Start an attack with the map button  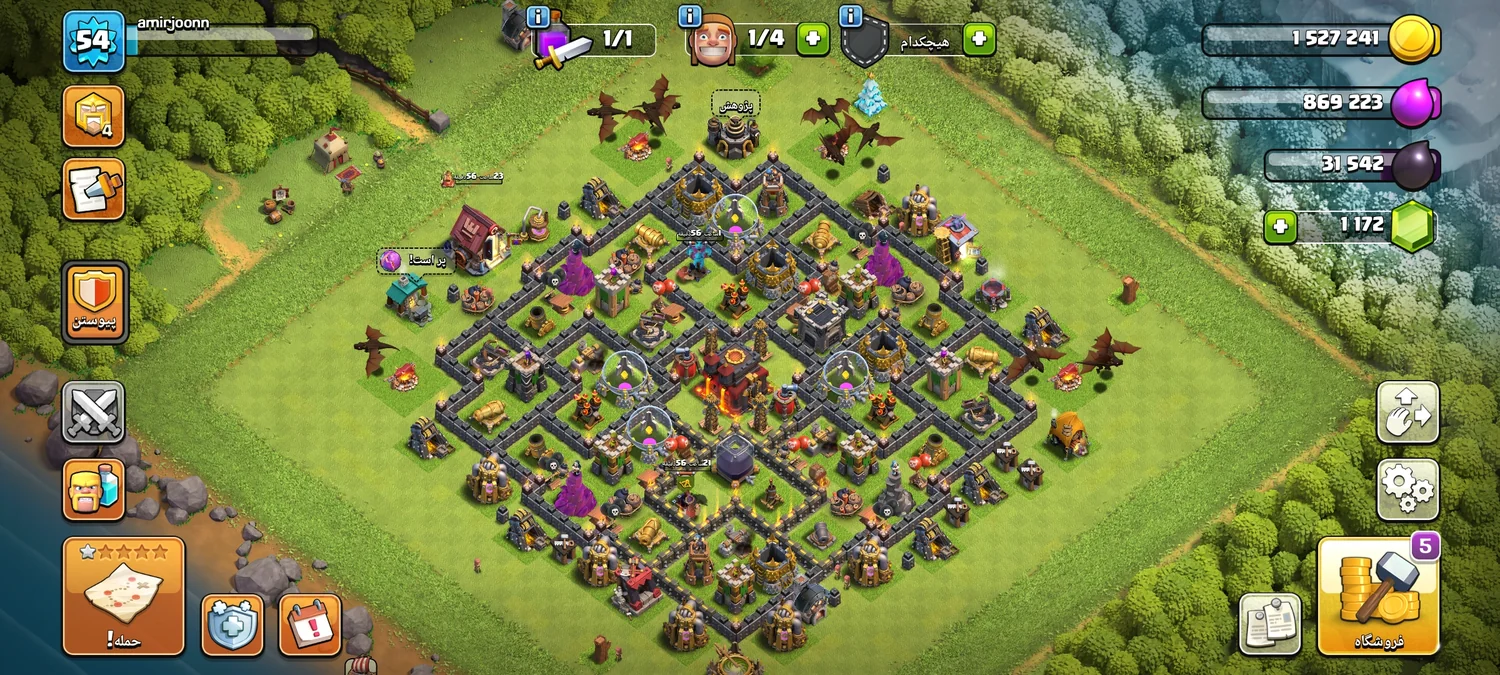[x=124, y=595]
